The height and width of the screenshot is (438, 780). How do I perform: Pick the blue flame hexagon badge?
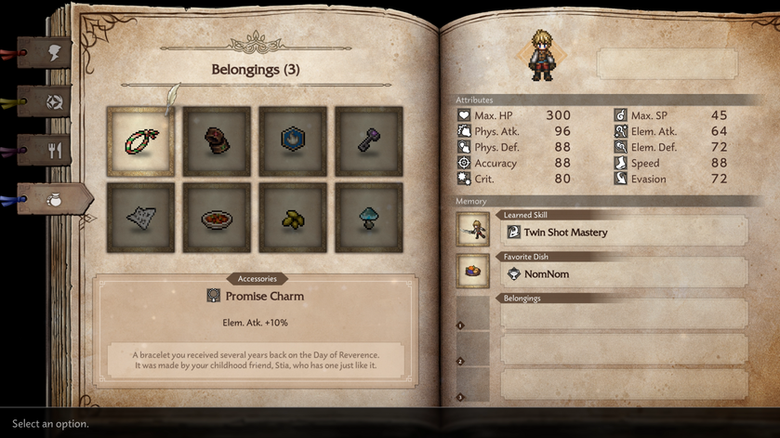293,141
